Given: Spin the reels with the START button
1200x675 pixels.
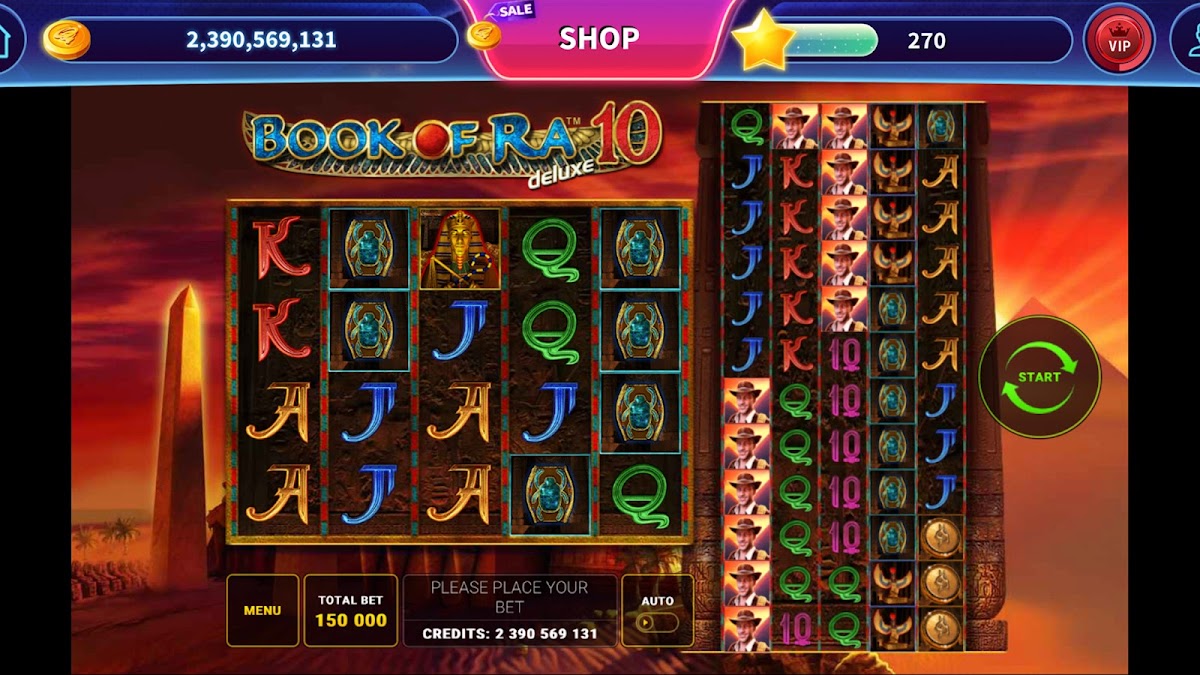Looking at the screenshot, I should click(1039, 377).
